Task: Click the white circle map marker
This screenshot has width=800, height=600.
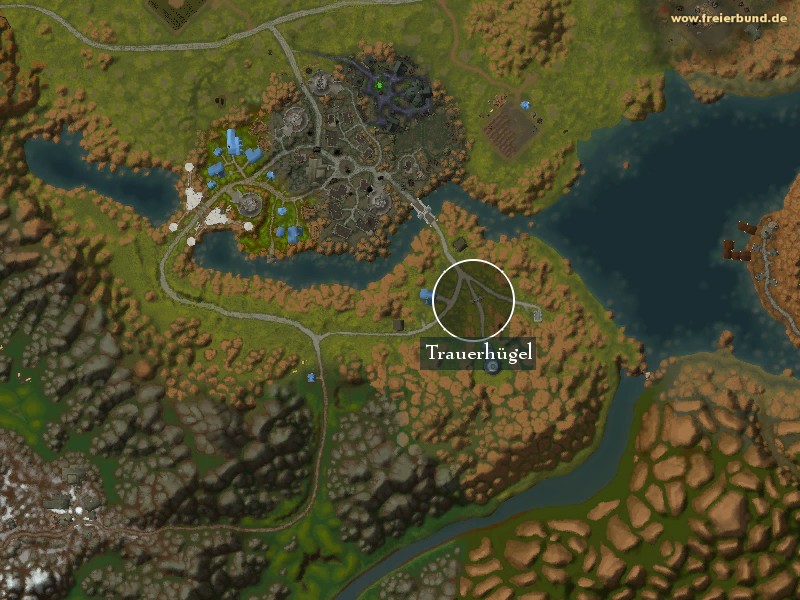Action: coord(474,298)
